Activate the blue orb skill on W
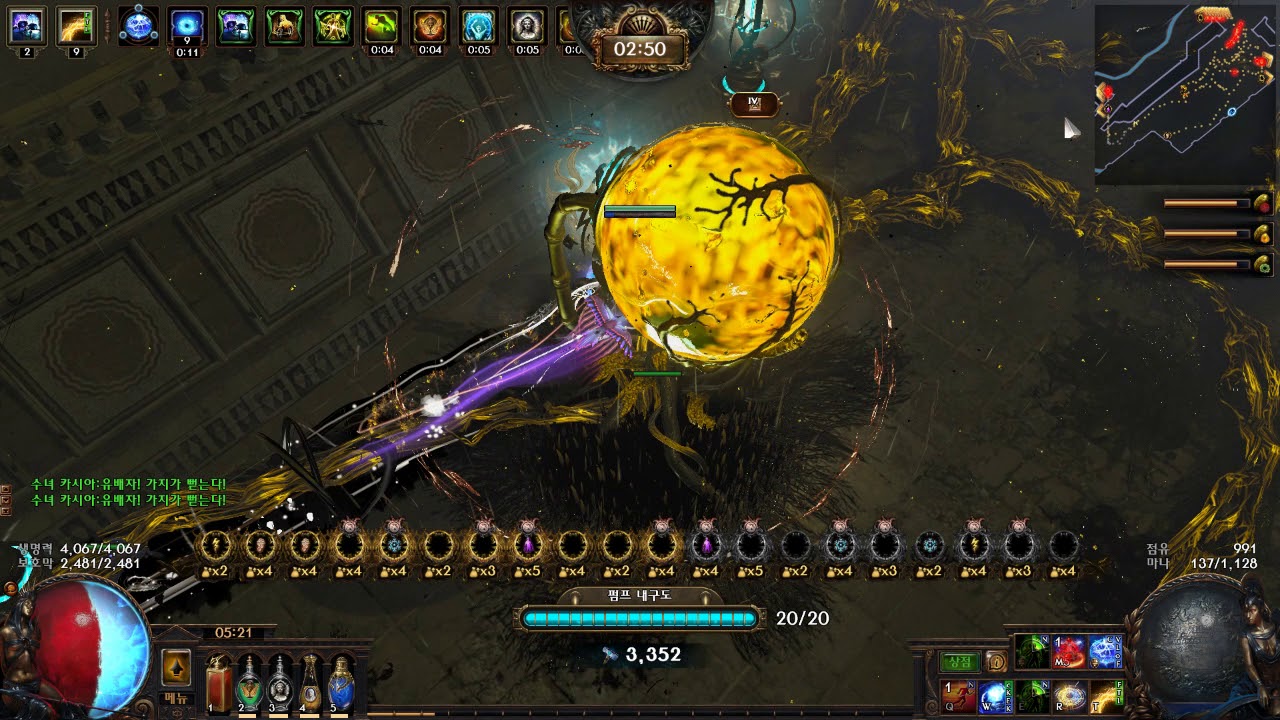The width and height of the screenshot is (1280, 720). pyautogui.click(x=994, y=696)
